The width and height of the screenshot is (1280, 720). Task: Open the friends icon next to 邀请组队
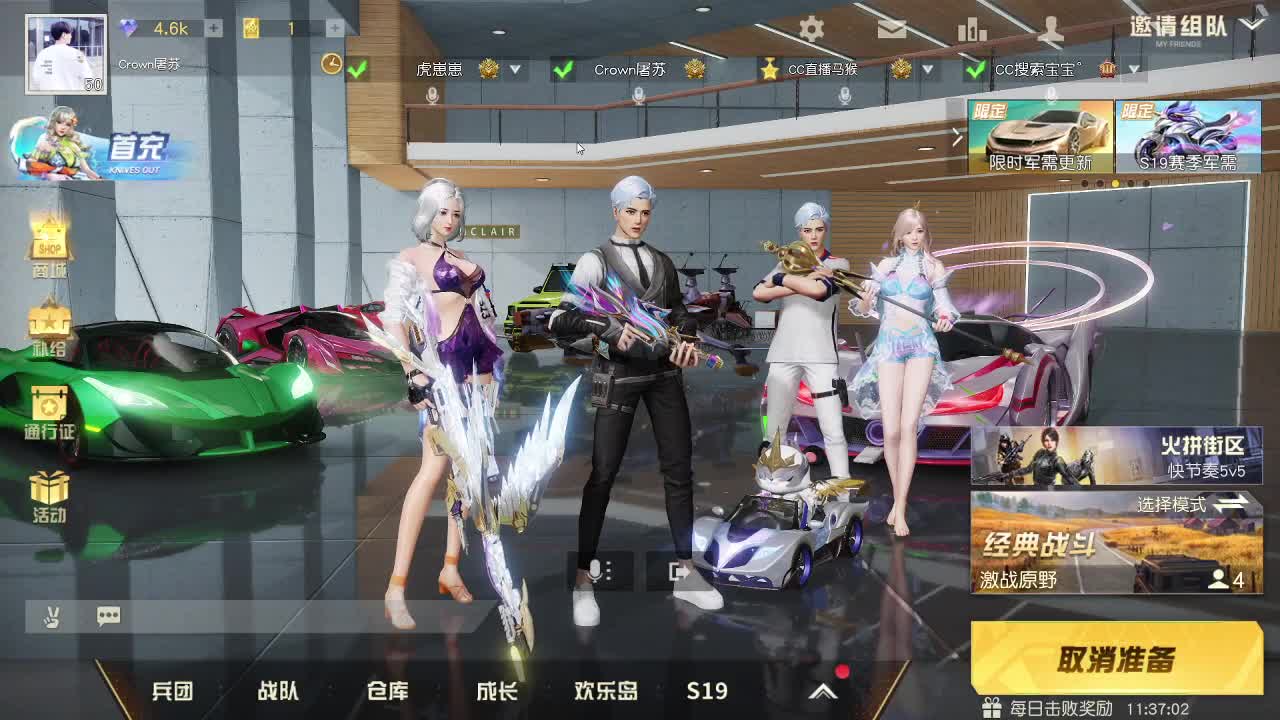tap(1051, 30)
